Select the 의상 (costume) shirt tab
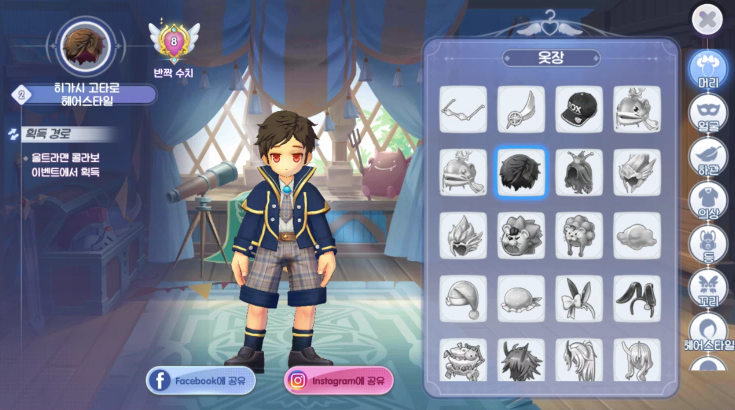This screenshot has height=410, width=735. [x=708, y=201]
